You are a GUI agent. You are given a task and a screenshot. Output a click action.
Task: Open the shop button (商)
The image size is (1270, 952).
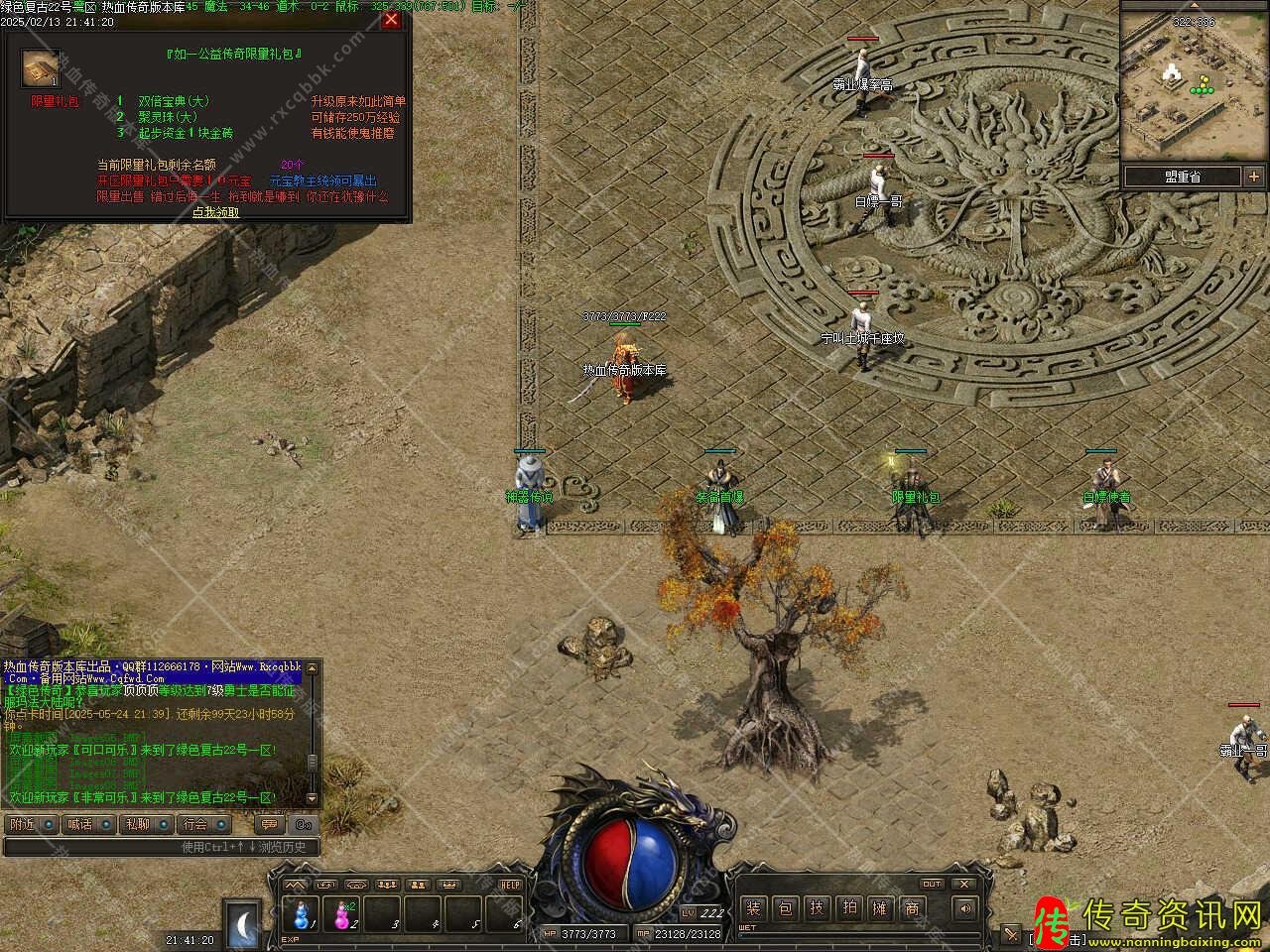click(913, 908)
